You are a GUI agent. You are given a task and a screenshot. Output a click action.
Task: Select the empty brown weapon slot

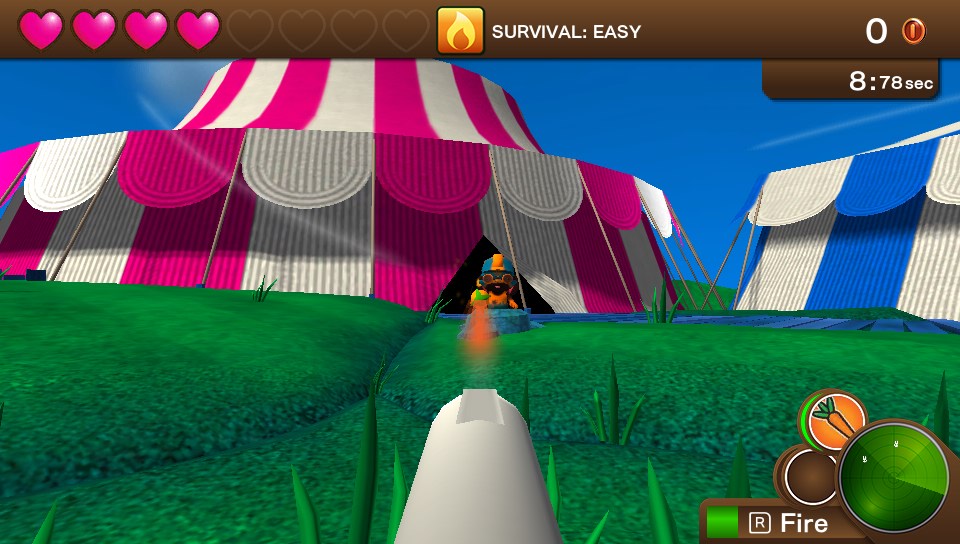pyautogui.click(x=810, y=478)
